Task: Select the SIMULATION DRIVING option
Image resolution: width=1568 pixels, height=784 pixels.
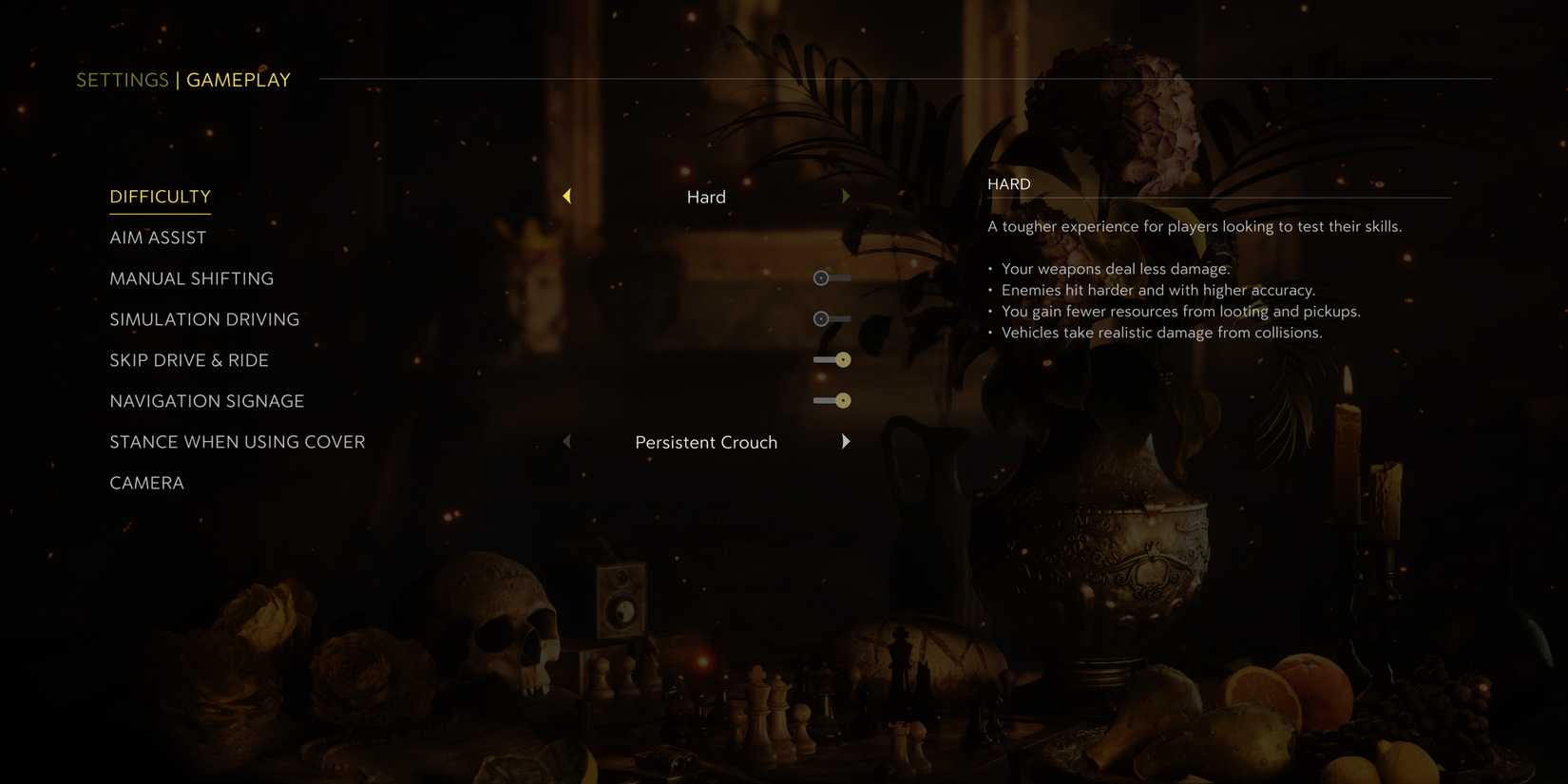Action: [x=204, y=319]
